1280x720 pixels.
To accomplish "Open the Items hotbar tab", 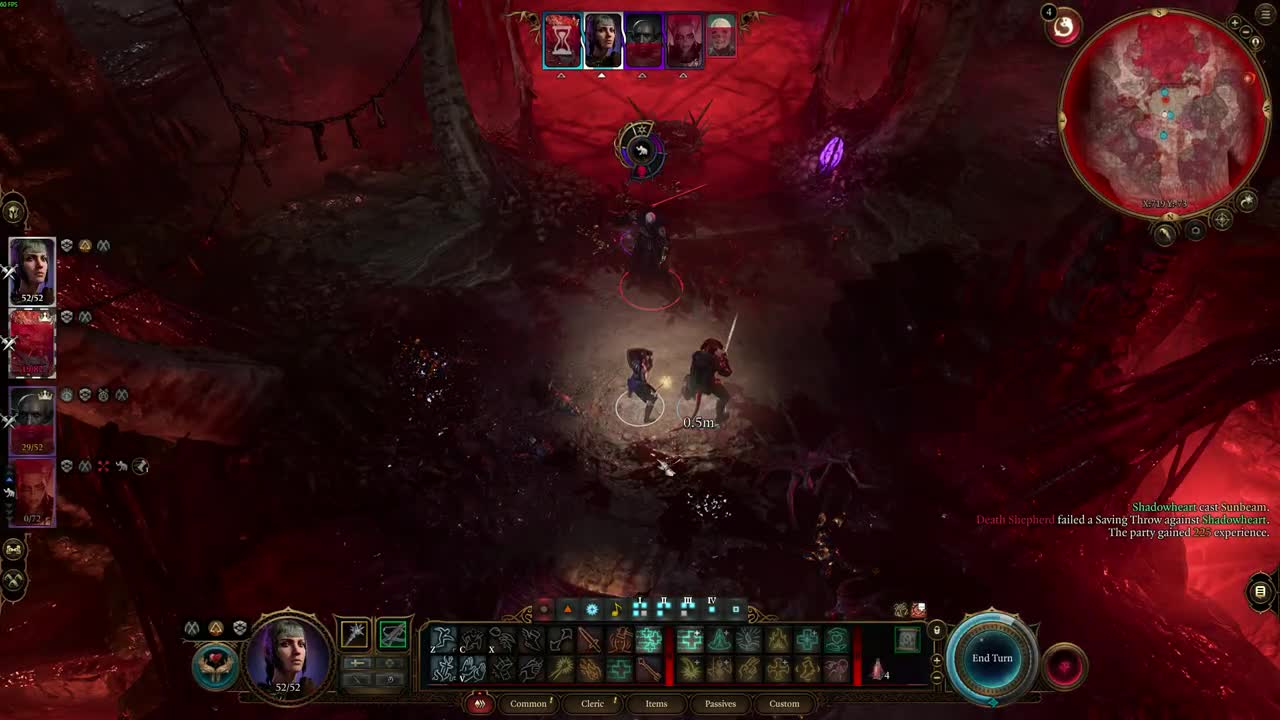I will [x=656, y=704].
